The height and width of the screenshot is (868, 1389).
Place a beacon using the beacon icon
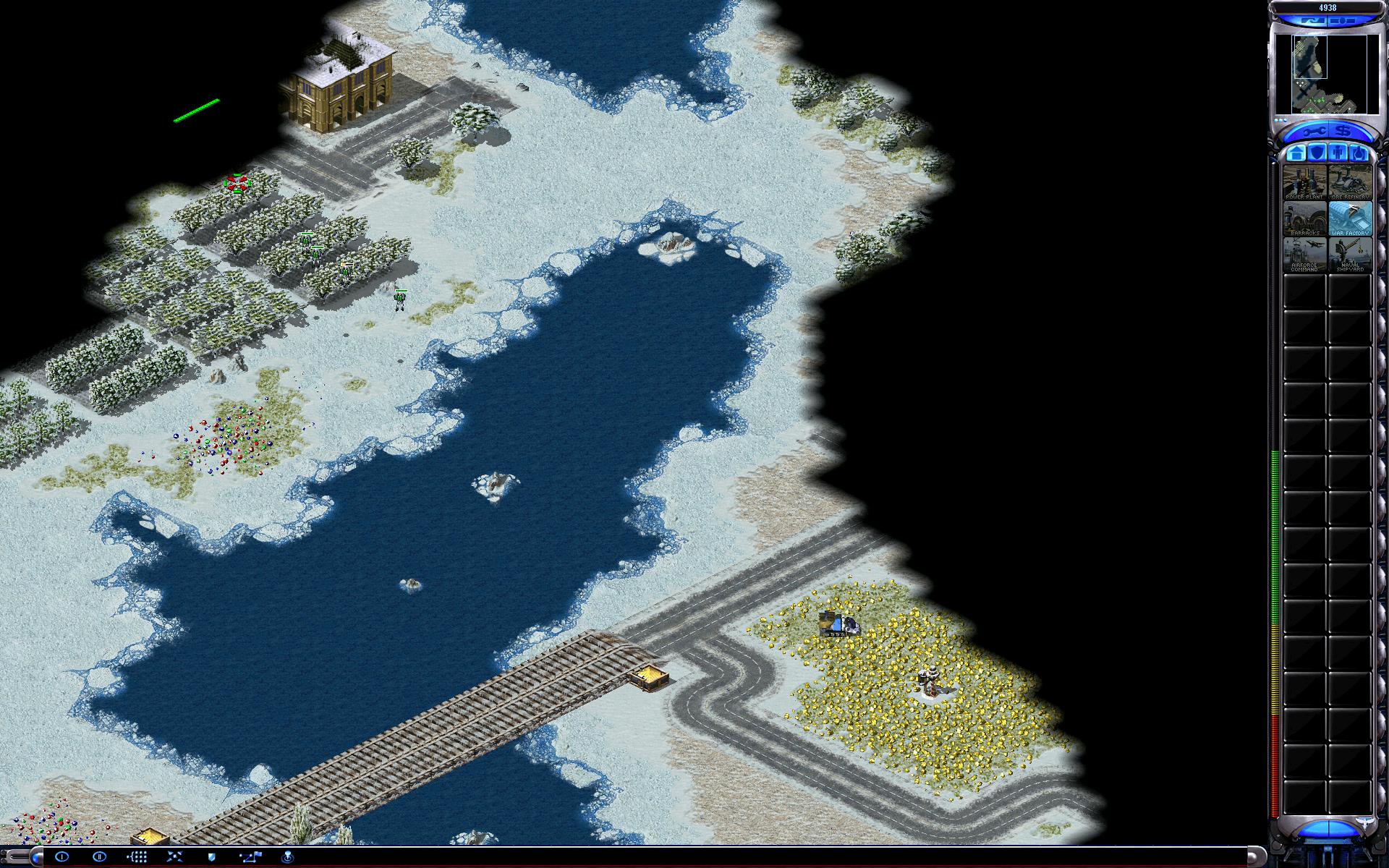click(x=287, y=857)
